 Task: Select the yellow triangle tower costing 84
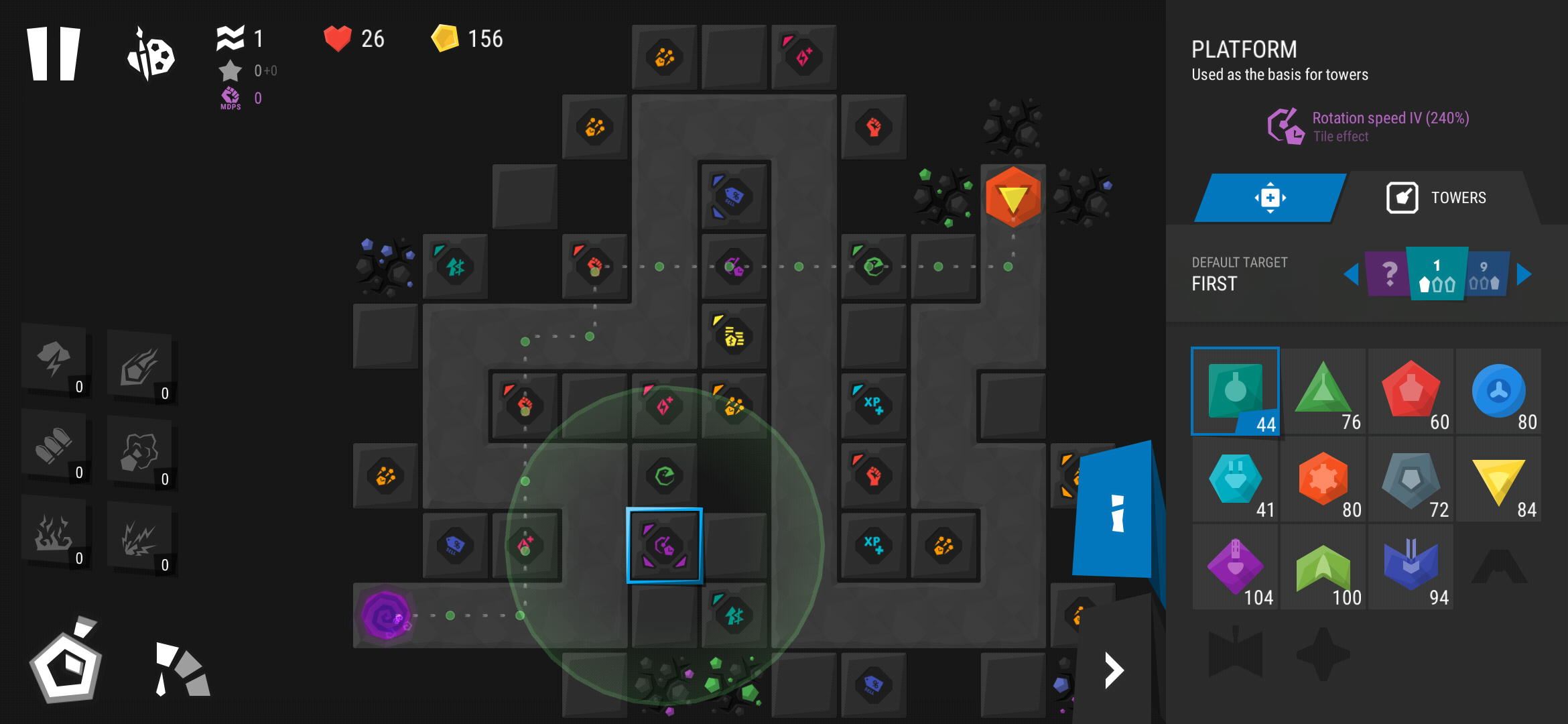pos(1498,479)
